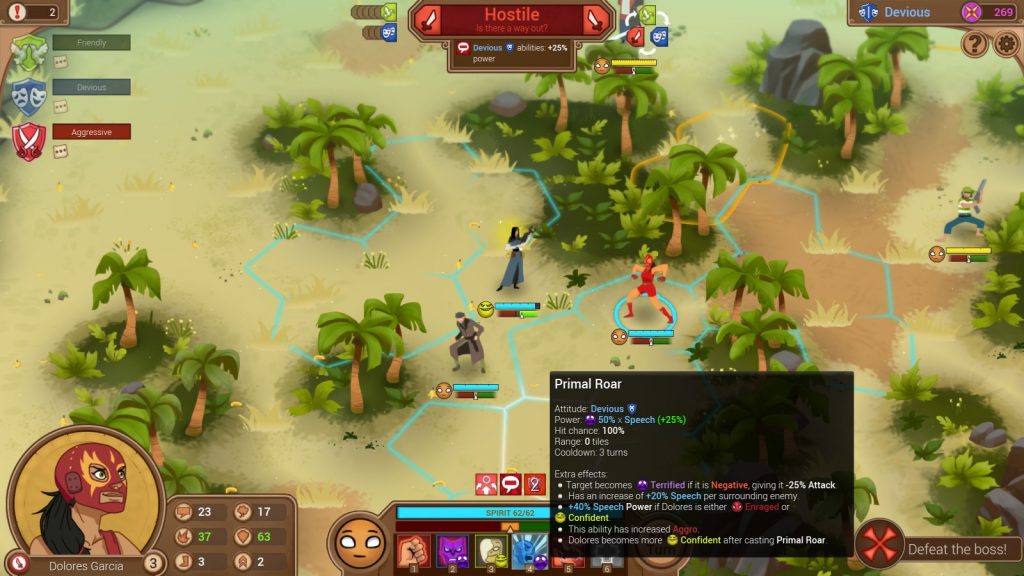Activate the fist punch ability in slot 1
Viewport: 1024px width, 576px height.
(413, 551)
